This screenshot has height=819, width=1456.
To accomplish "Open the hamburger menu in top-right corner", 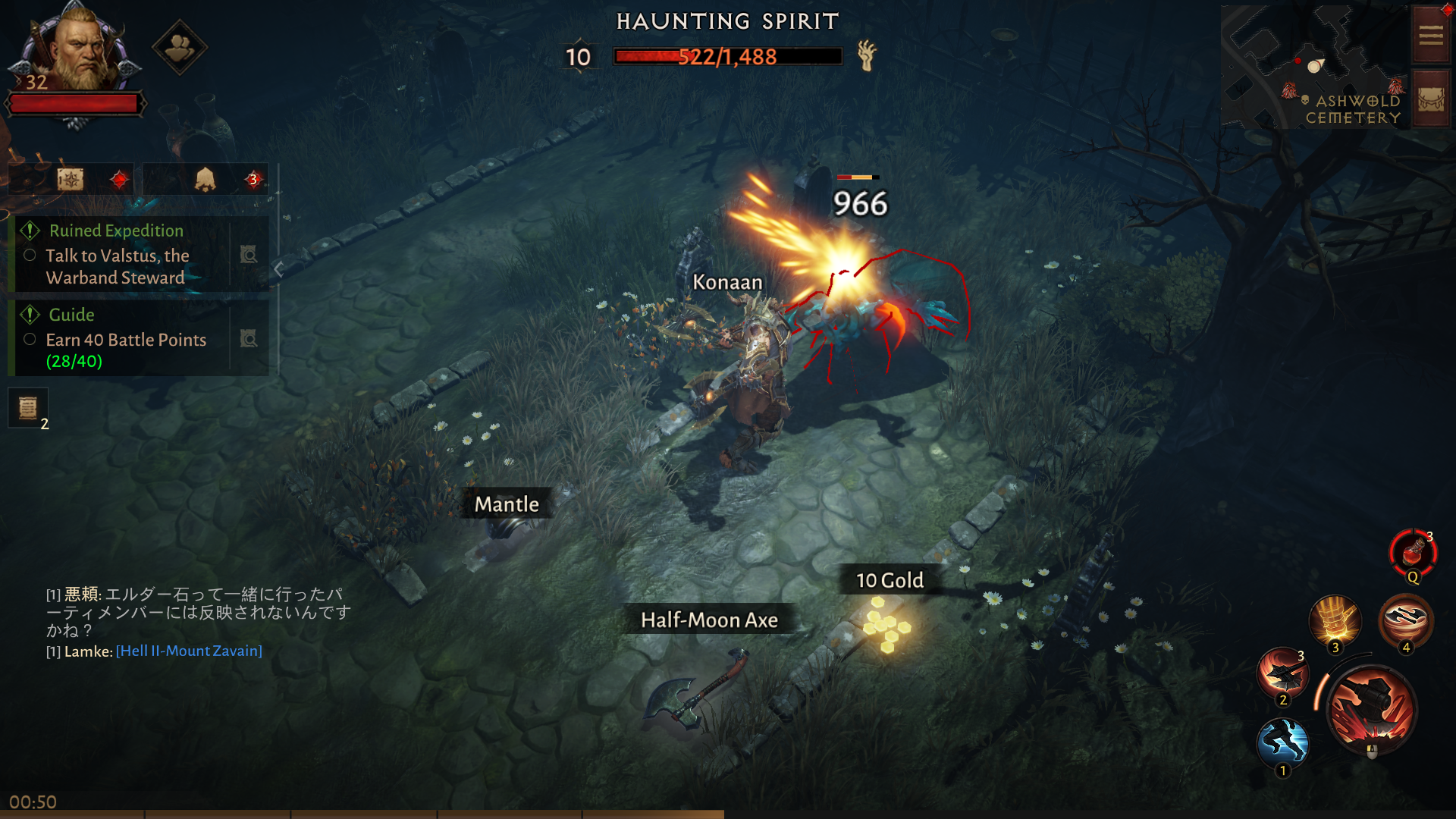I will point(1429,35).
